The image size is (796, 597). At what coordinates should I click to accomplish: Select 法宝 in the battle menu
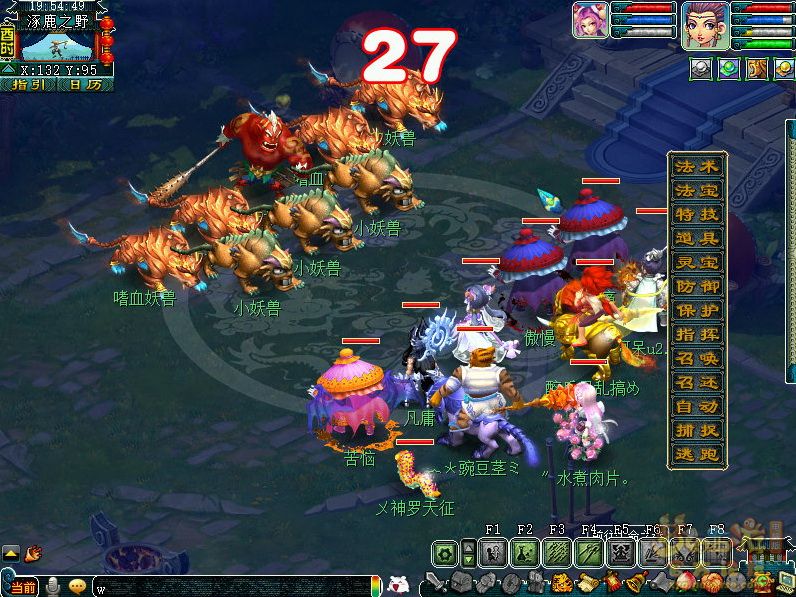(697, 190)
